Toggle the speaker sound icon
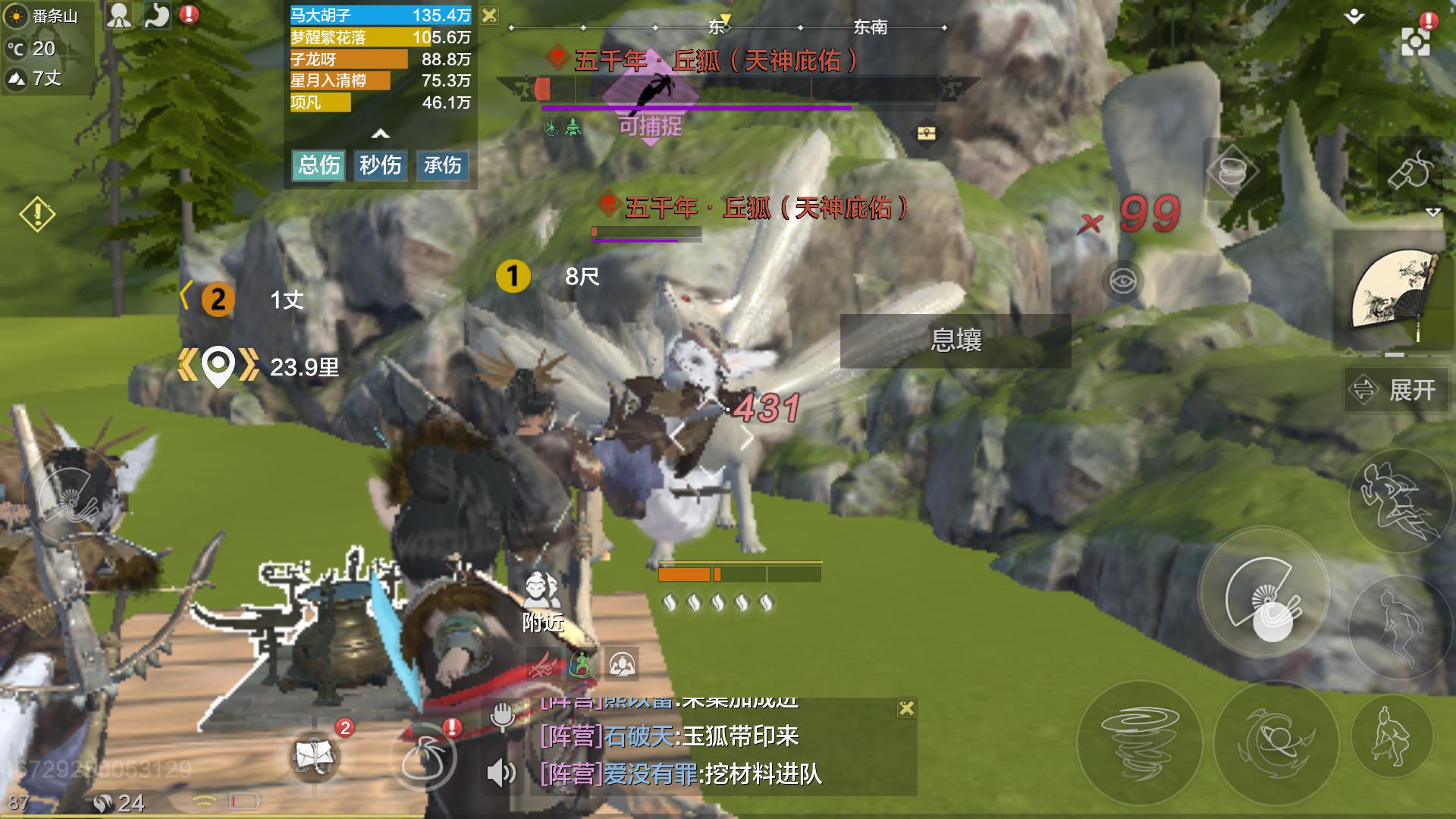Viewport: 1456px width, 819px height. point(500,773)
